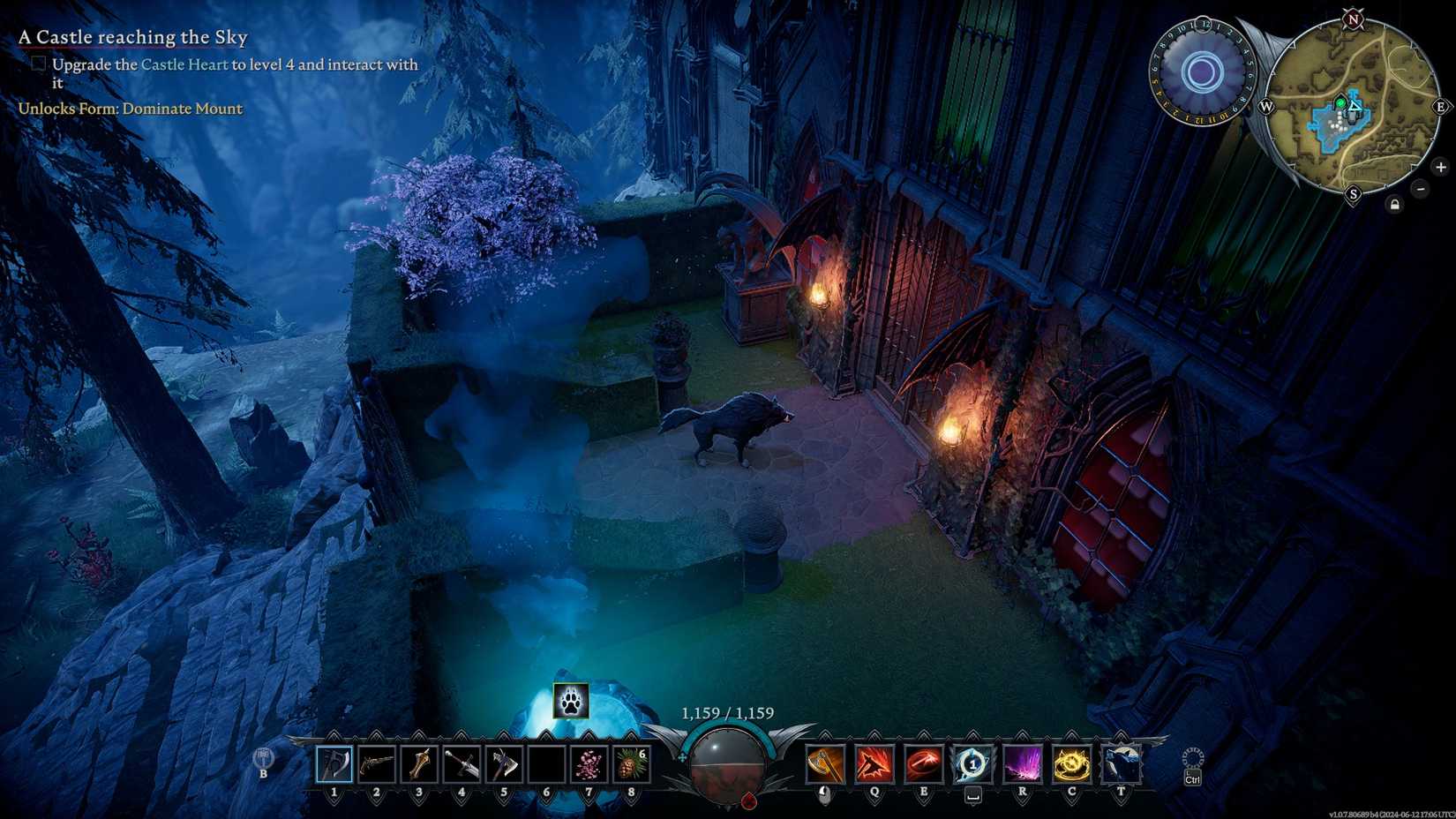Zoom the minimap with the plus button
The width and height of the screenshot is (1456, 819).
coord(1441,167)
